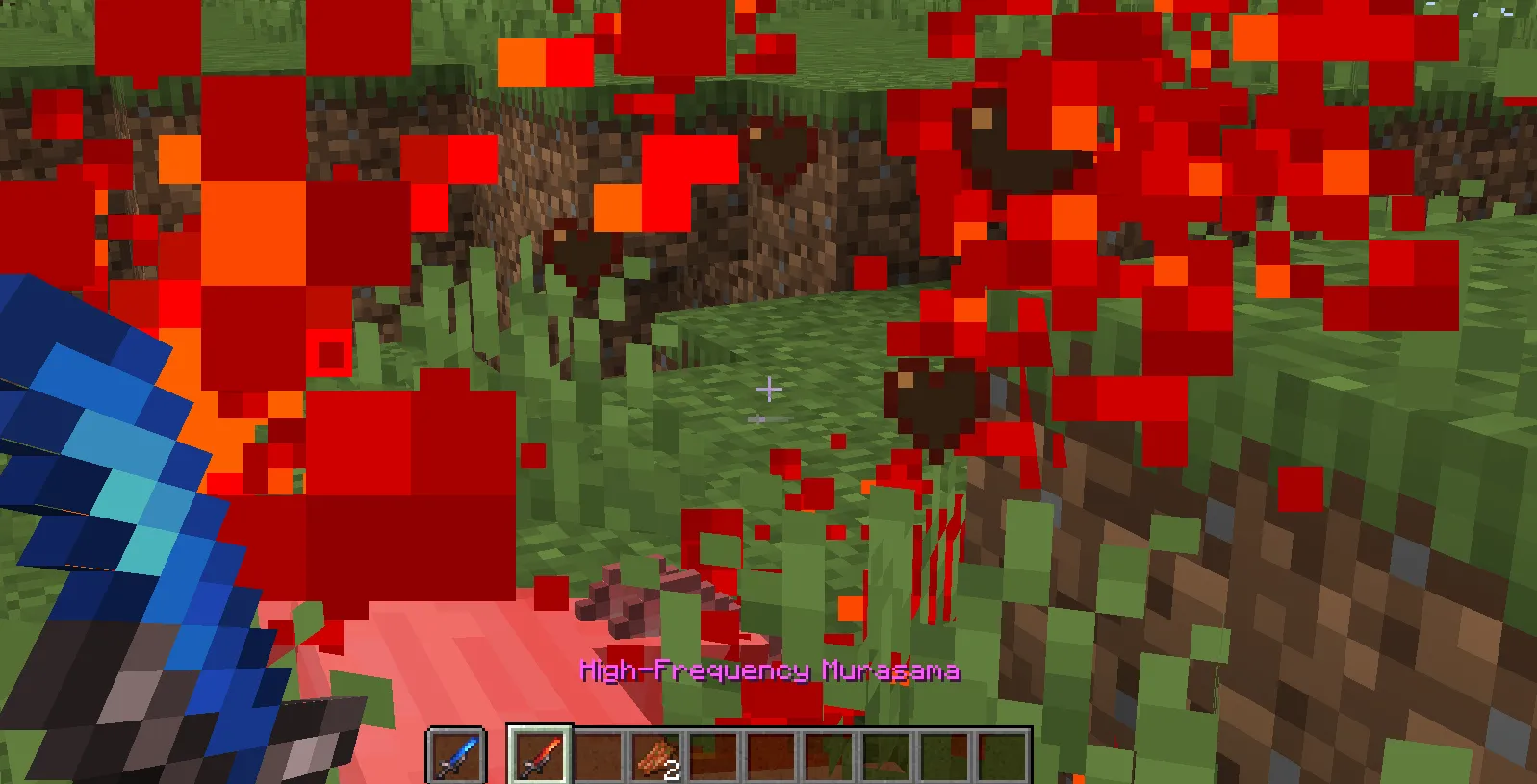This screenshot has height=784, width=1537.
Task: Click the crosshair at screen center
Action: coord(769,389)
